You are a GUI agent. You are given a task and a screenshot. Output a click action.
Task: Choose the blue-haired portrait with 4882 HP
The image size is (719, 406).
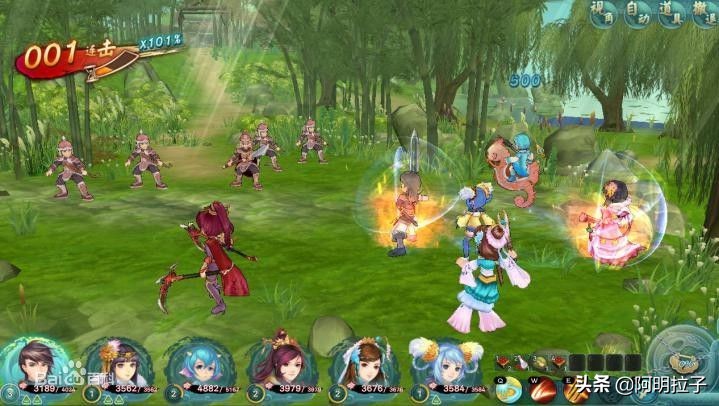200,366
